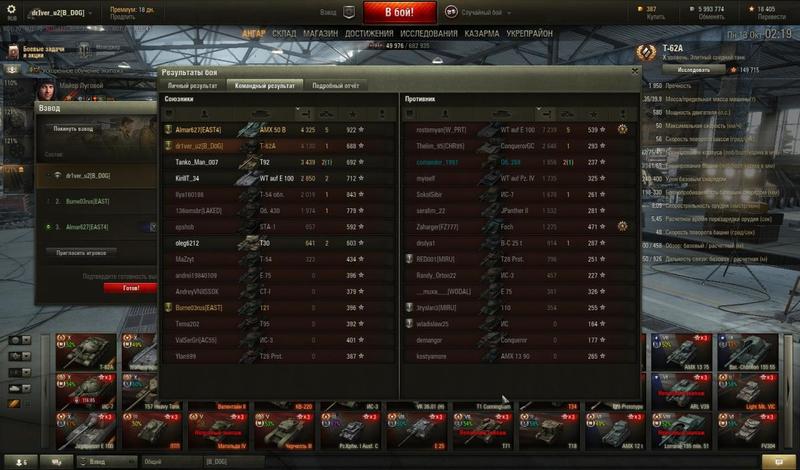Click "Пригласить игроков" to invite players
This screenshot has width=800, height=470.
pos(82,255)
